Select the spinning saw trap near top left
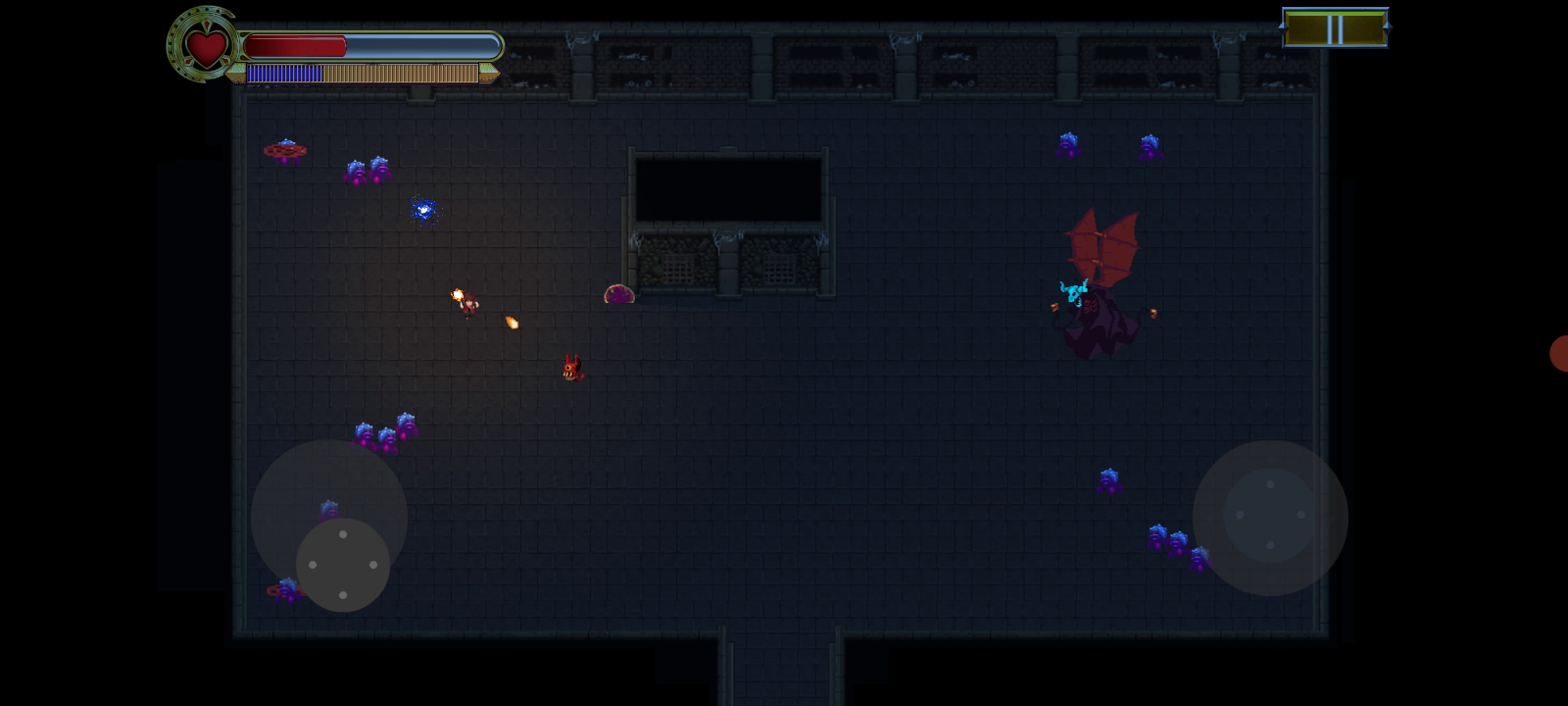1568x706 pixels. [285, 150]
